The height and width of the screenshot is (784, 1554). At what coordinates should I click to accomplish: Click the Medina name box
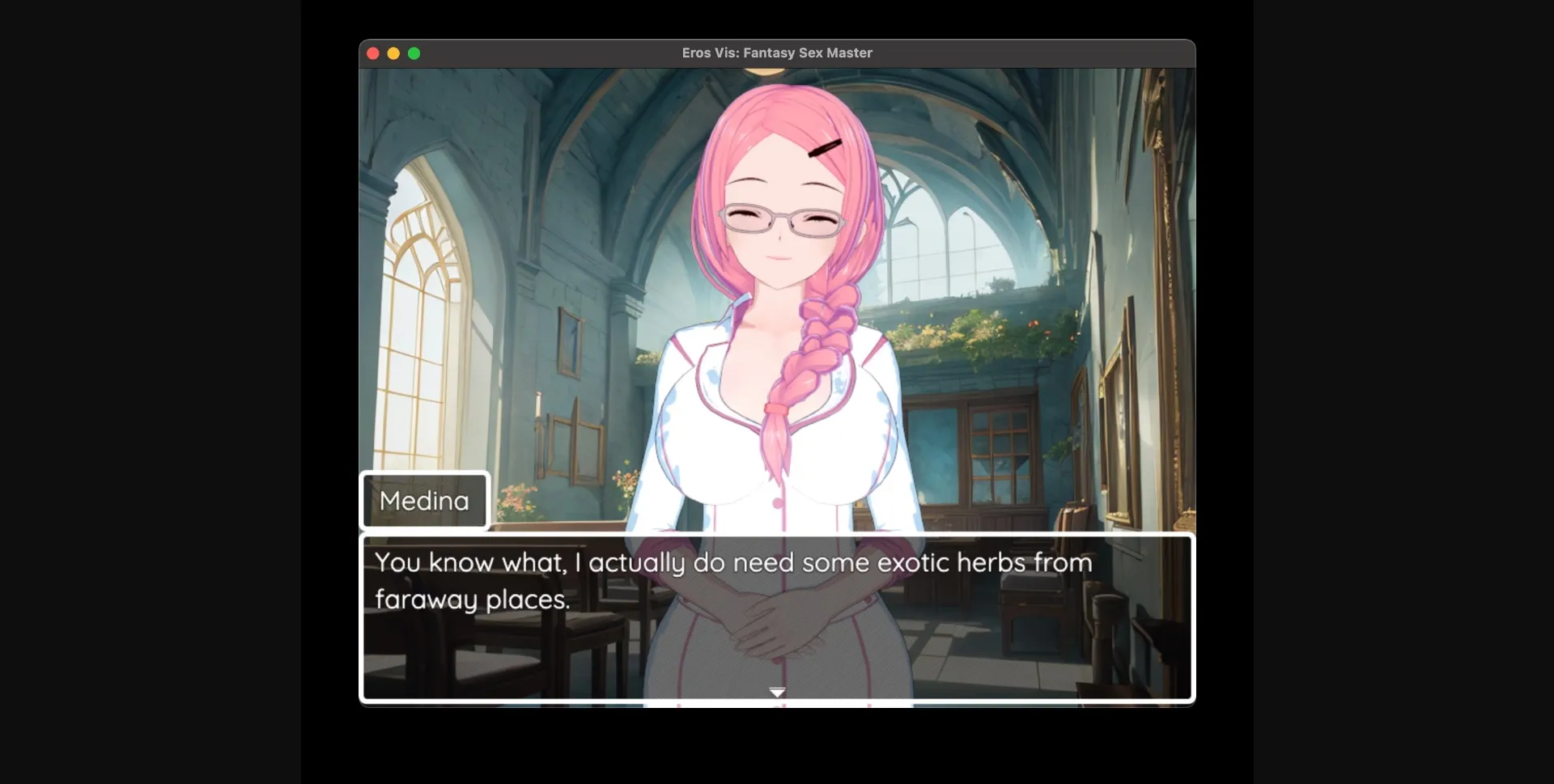coord(424,500)
